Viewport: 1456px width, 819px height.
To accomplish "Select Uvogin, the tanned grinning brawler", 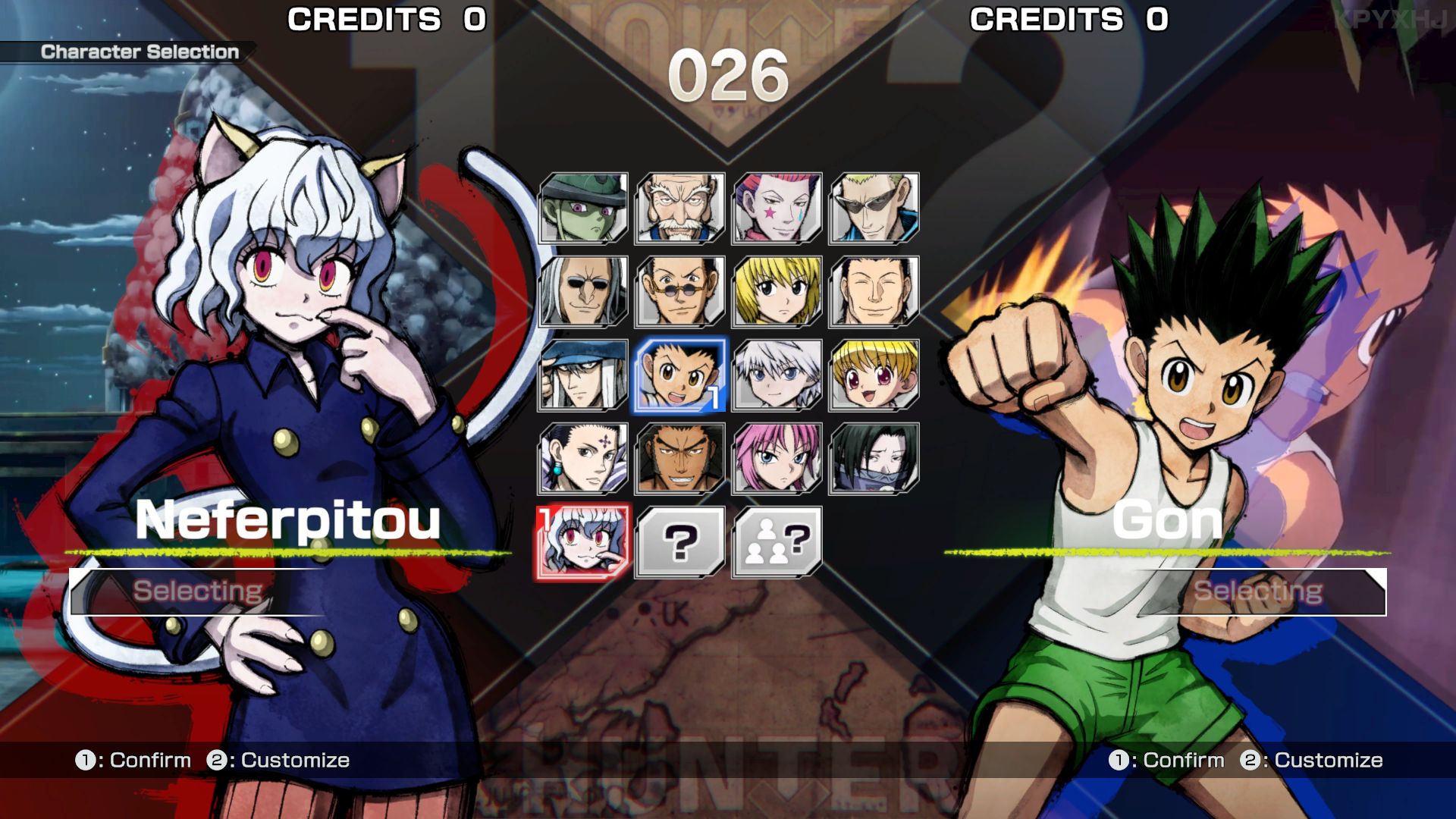I will click(680, 458).
